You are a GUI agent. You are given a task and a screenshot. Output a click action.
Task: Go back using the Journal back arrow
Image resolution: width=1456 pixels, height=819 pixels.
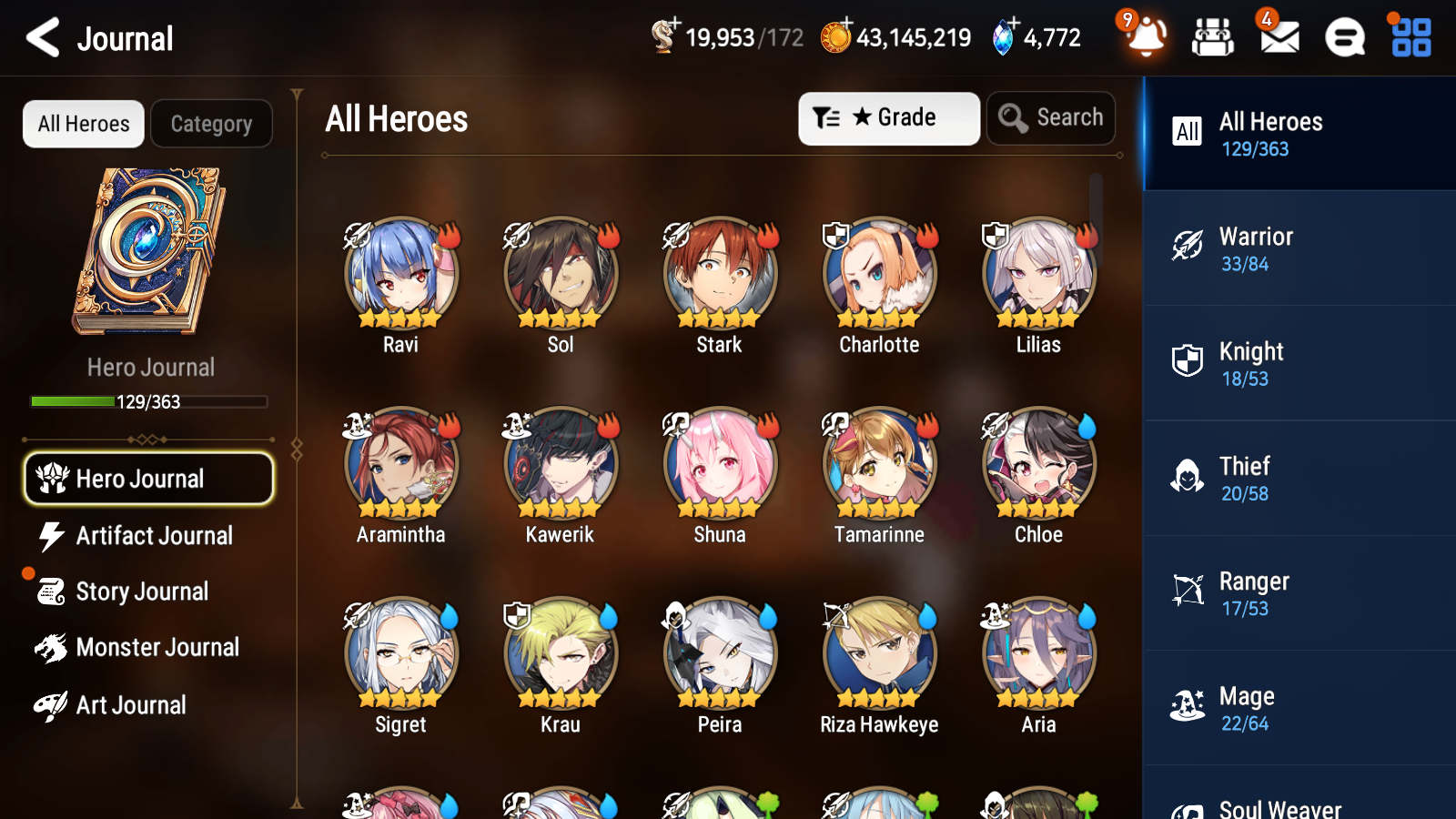point(40,37)
